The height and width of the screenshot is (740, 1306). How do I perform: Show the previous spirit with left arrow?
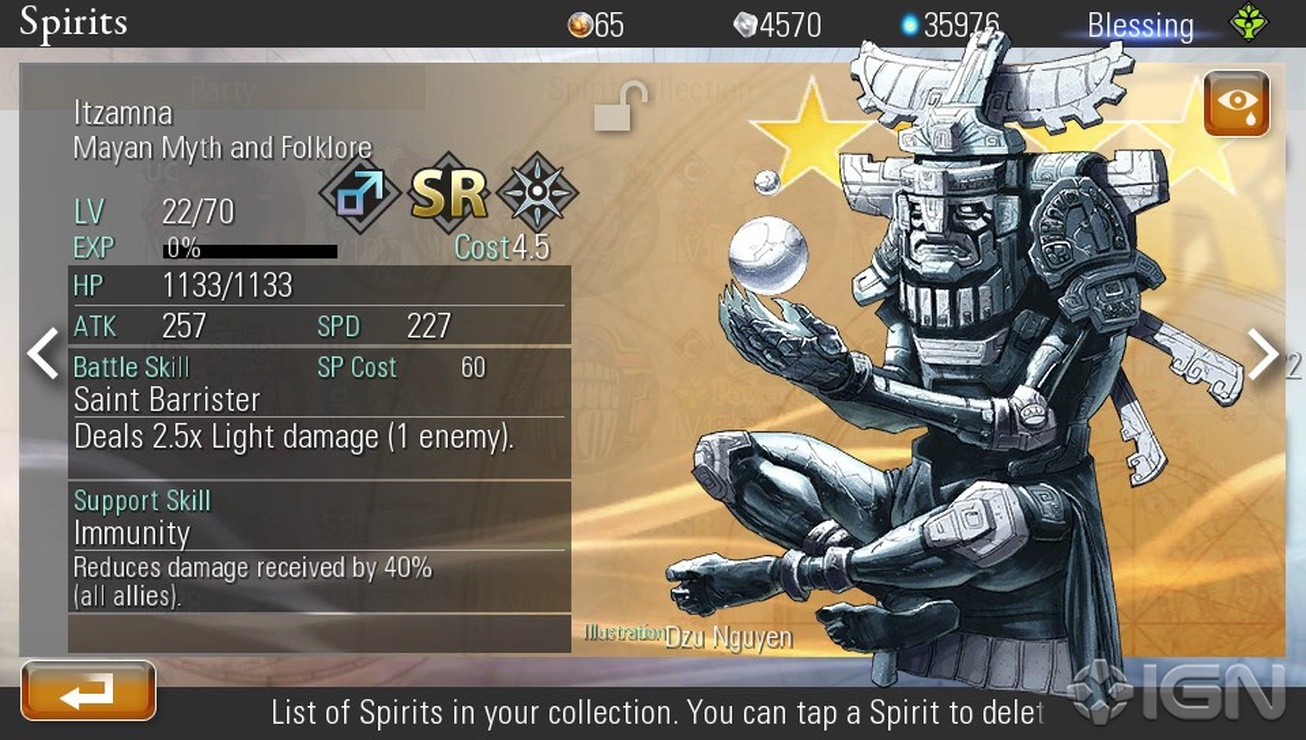[43, 353]
